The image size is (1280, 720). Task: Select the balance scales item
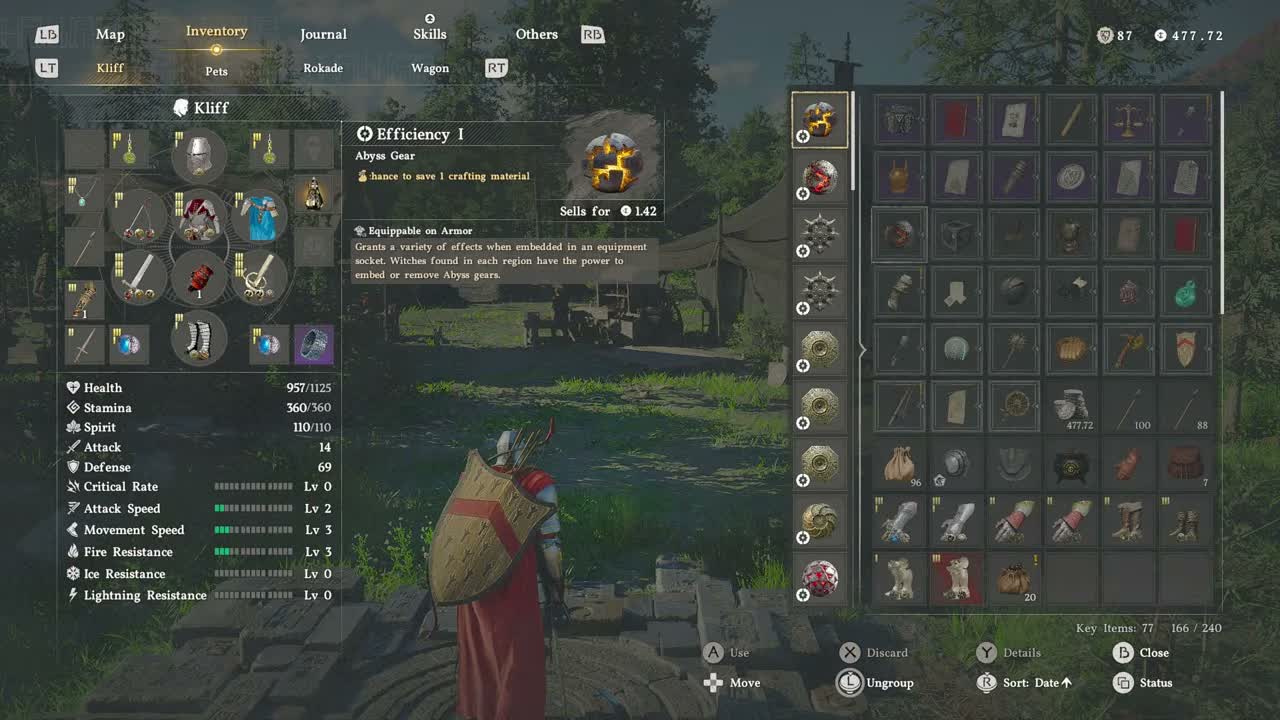click(1128, 120)
